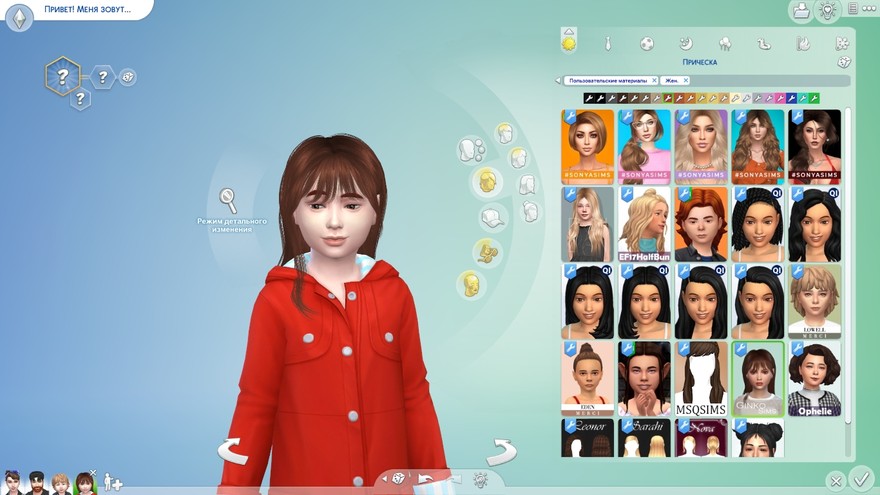
Task: Remove the 'Пользовательские материалы' filter tag
Action: 654,80
